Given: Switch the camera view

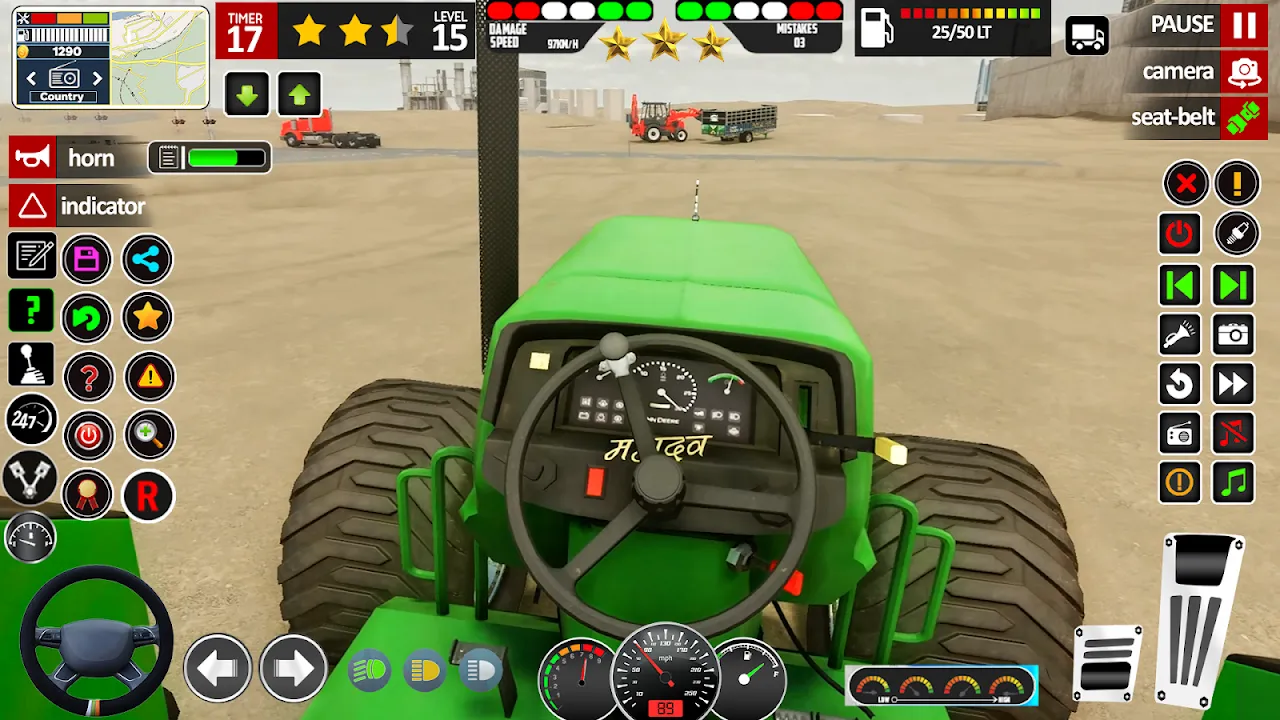Looking at the screenshot, I should 1243,72.
